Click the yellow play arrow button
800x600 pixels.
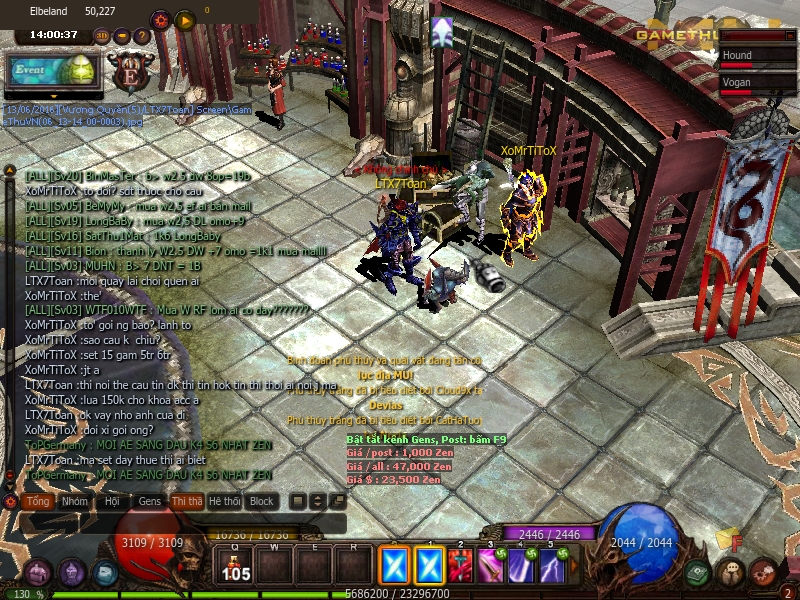(185, 19)
